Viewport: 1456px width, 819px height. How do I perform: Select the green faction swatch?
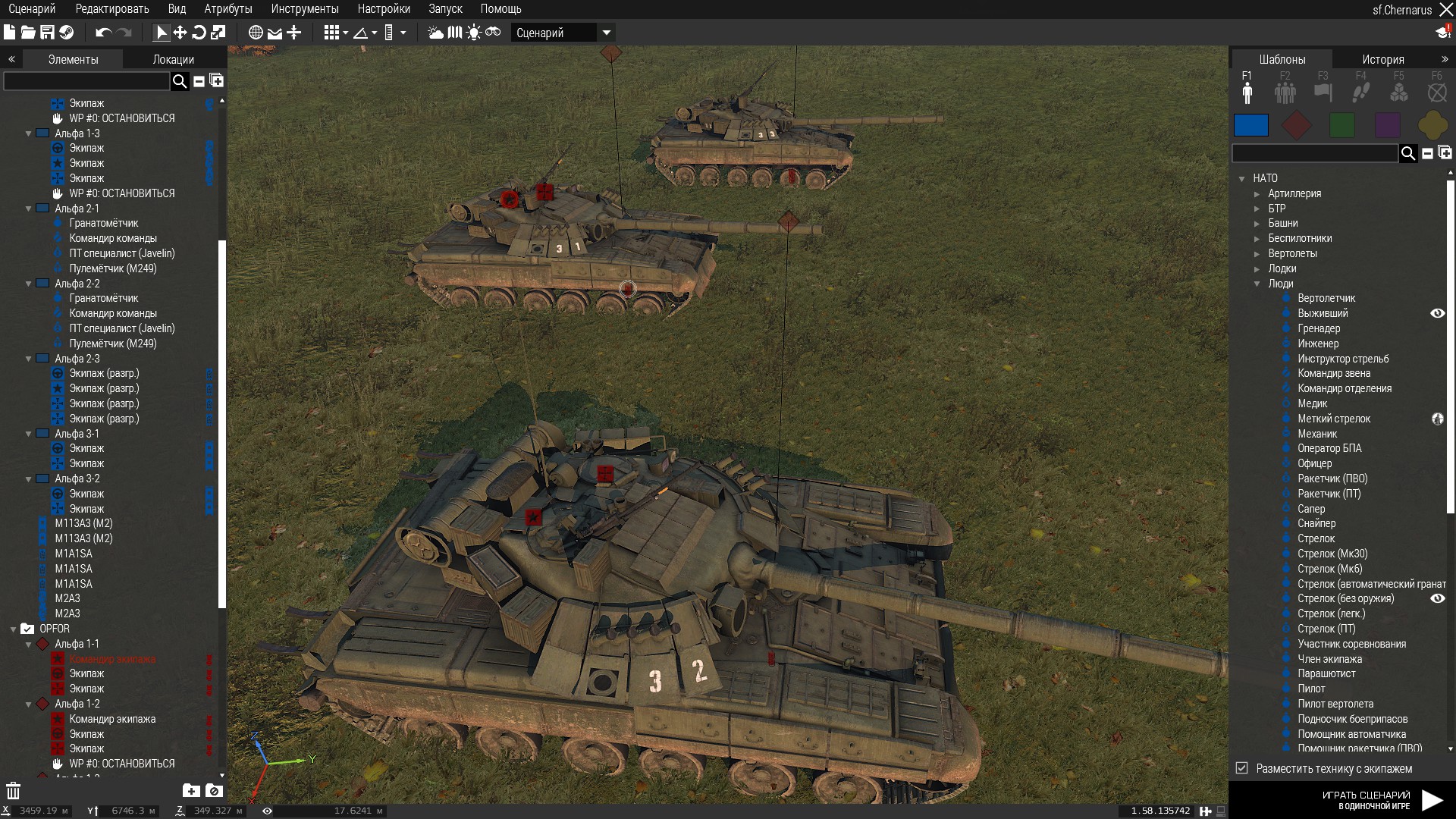pyautogui.click(x=1341, y=125)
